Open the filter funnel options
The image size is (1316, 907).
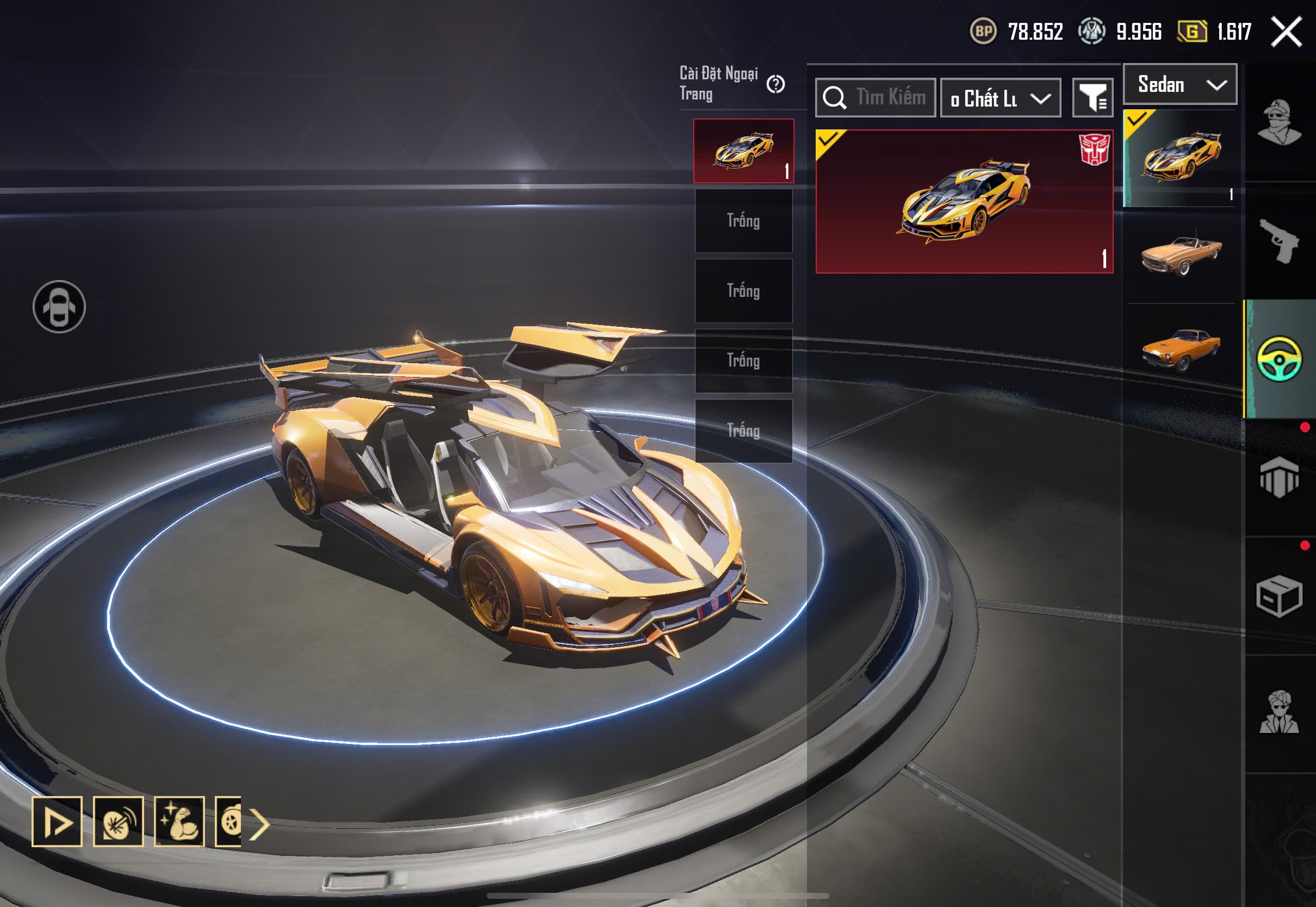(x=1092, y=98)
